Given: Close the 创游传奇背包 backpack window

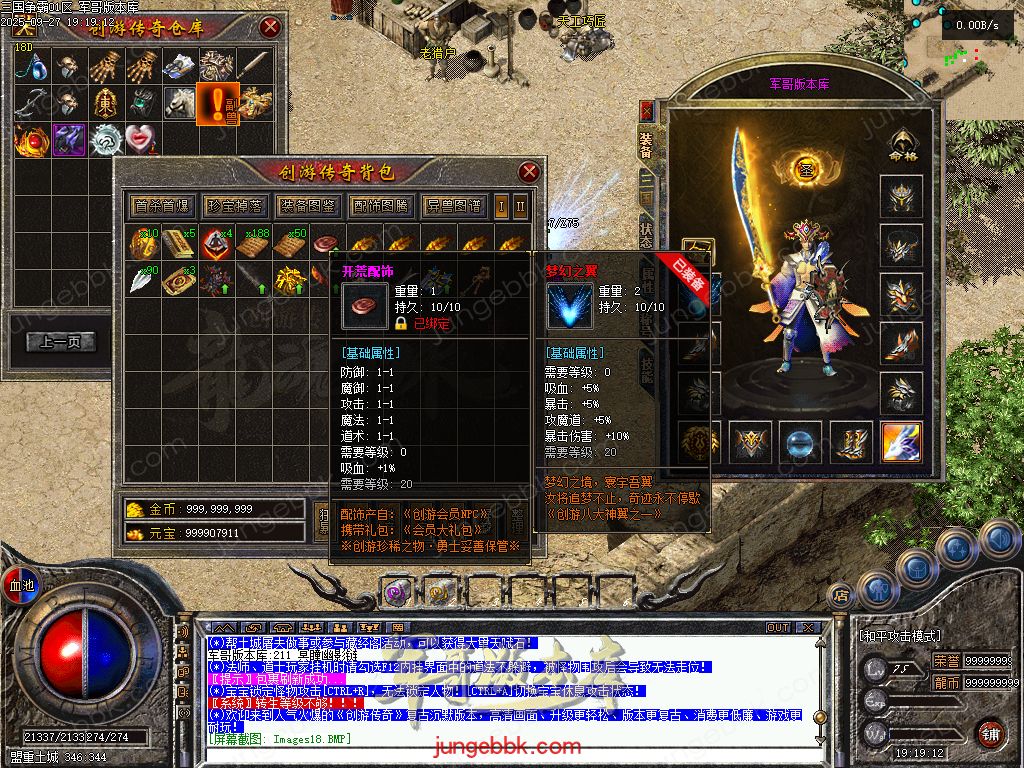Looking at the screenshot, I should 530,172.
